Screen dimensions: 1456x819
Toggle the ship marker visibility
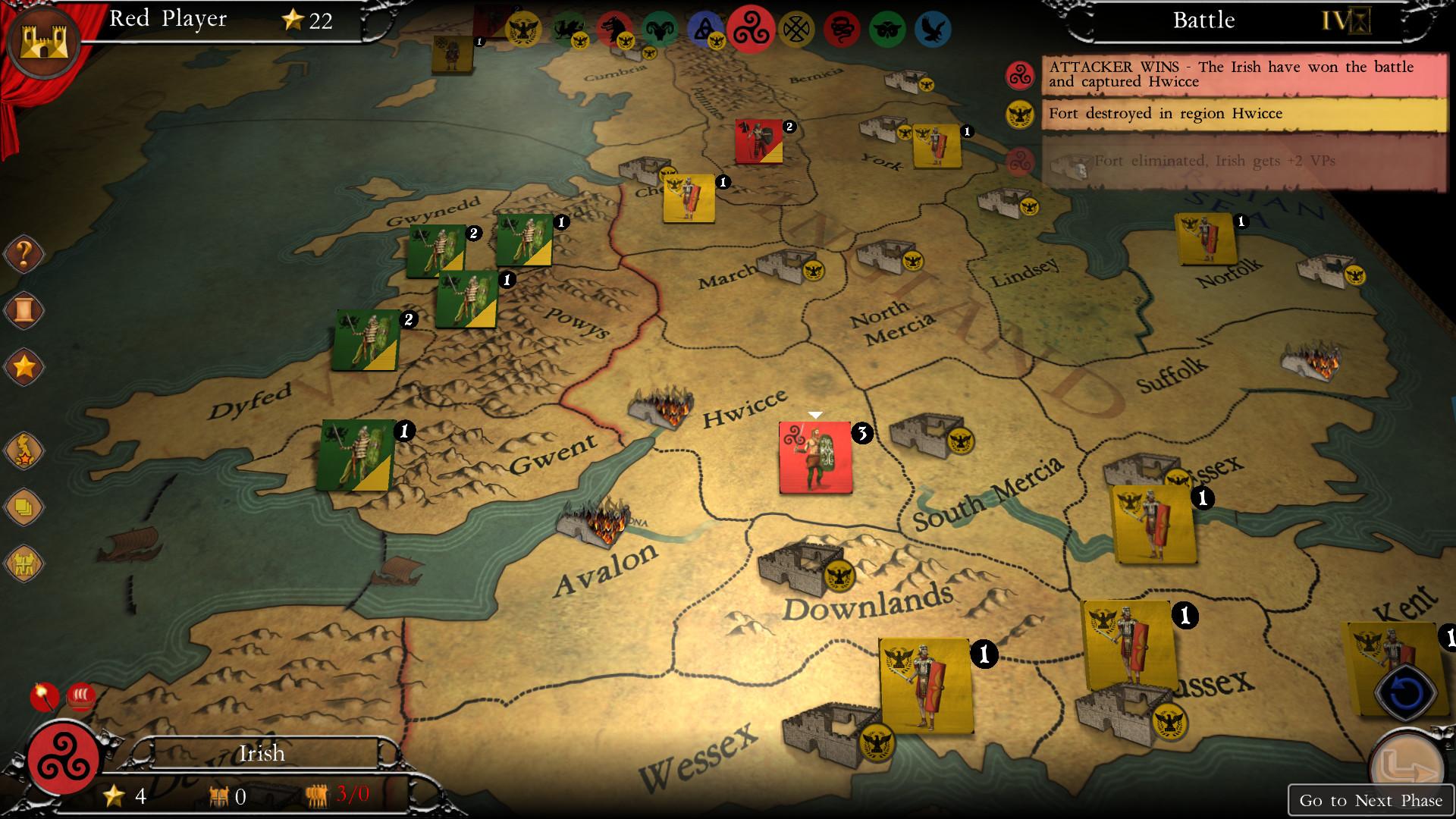(80, 694)
